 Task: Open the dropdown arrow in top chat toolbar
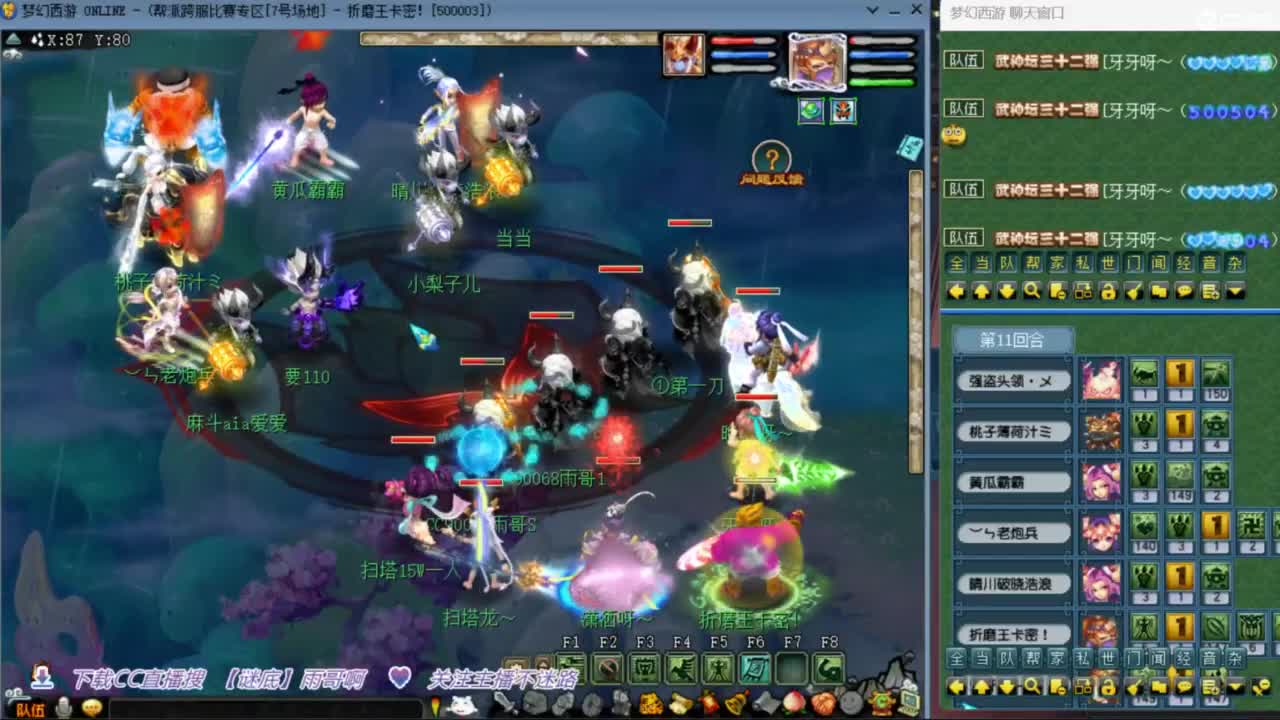pos(1233,292)
